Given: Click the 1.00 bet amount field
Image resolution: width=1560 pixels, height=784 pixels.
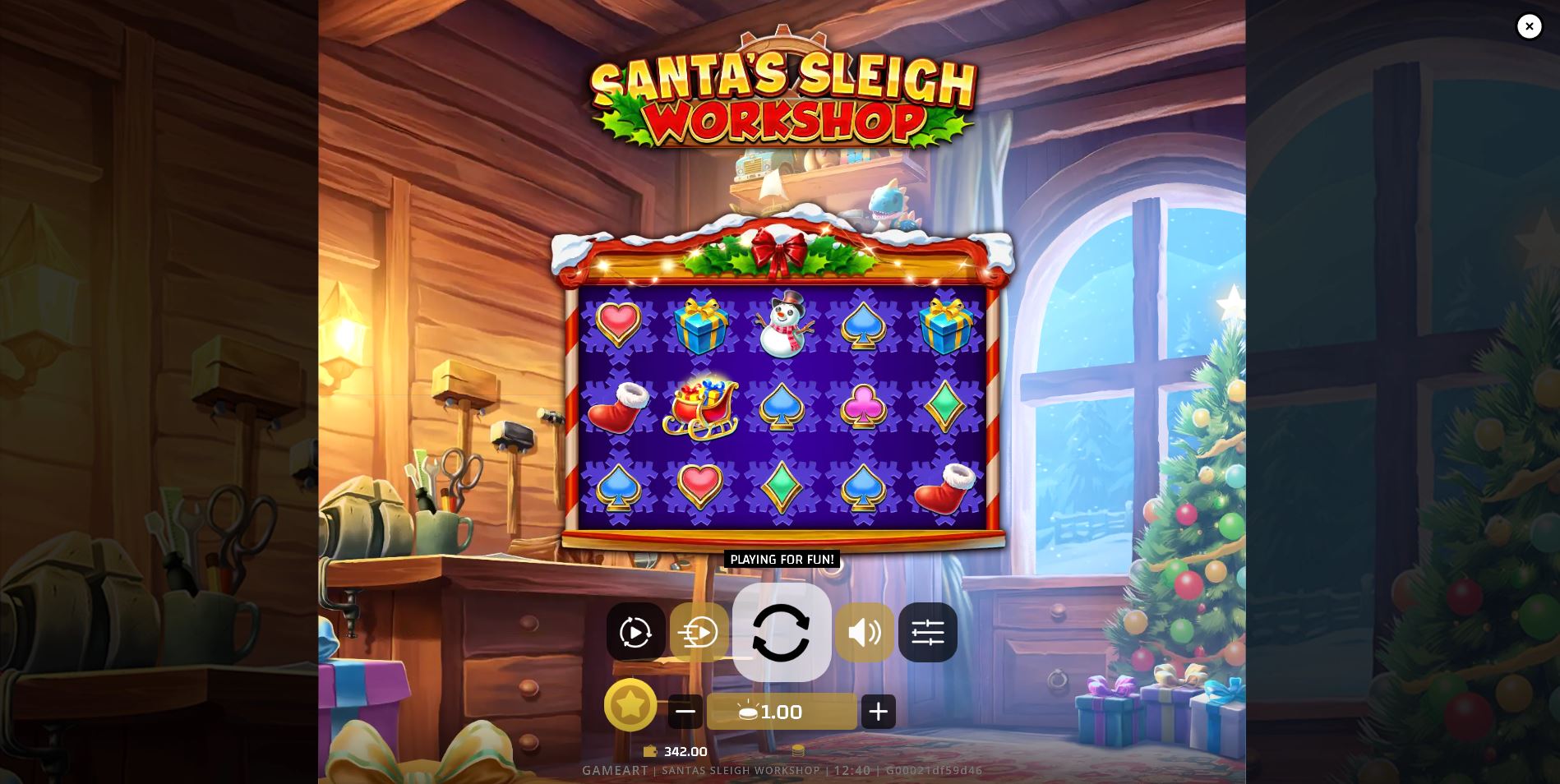Looking at the screenshot, I should pos(782,712).
